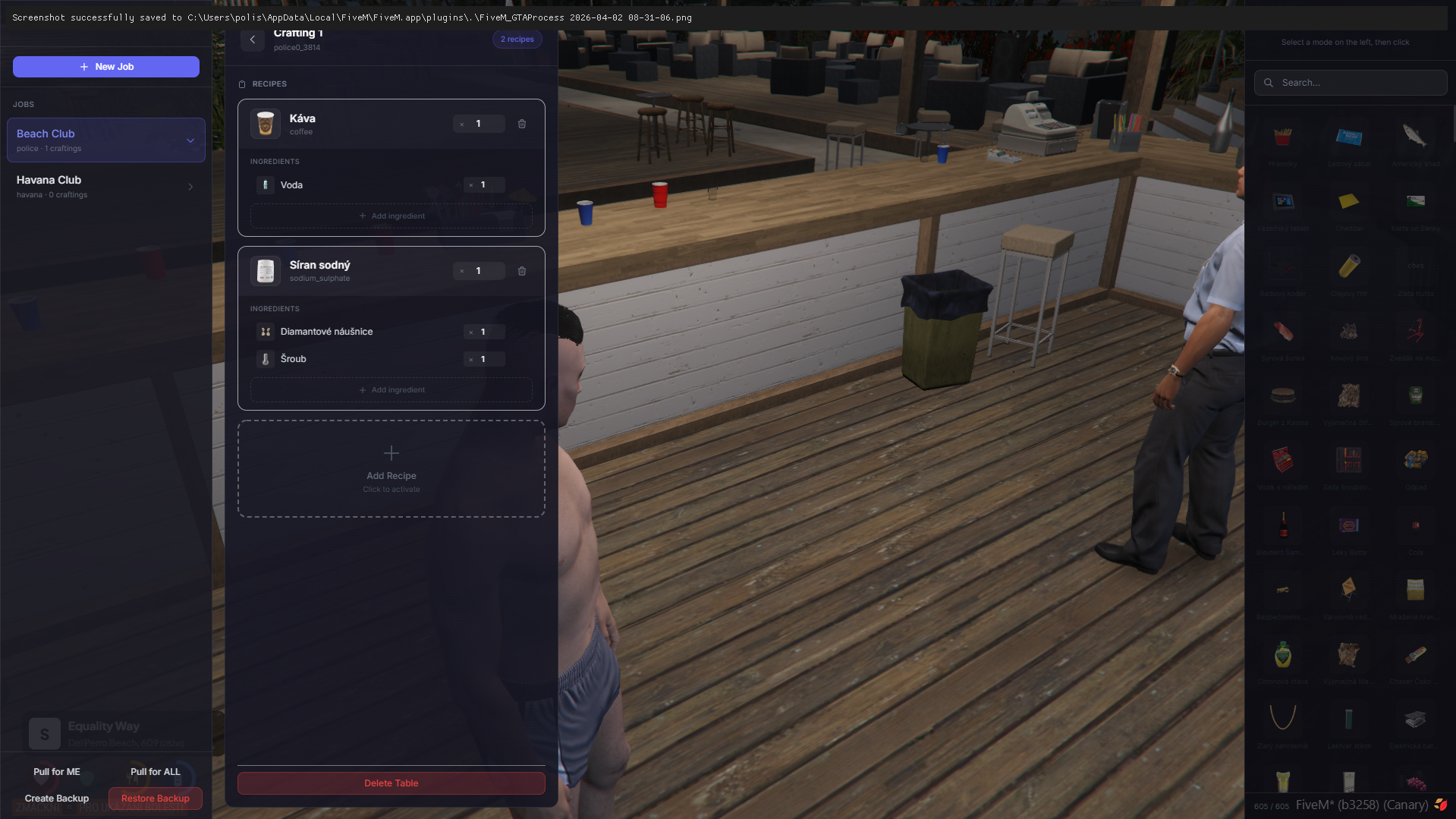Viewport: 1456px width, 819px height.
Task: Choose Pull for ME
Action: pyautogui.click(x=57, y=772)
